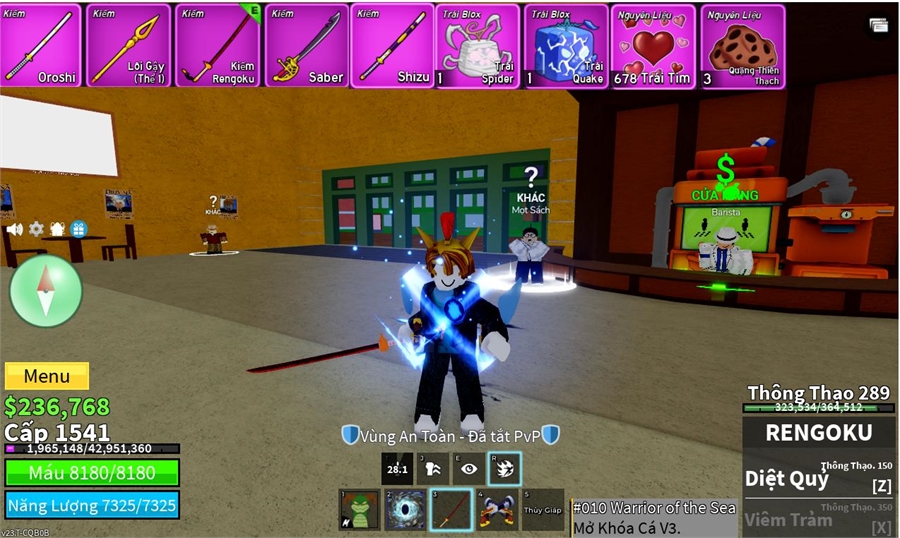
Task: Open settings via the gear icon
Action: point(36,229)
